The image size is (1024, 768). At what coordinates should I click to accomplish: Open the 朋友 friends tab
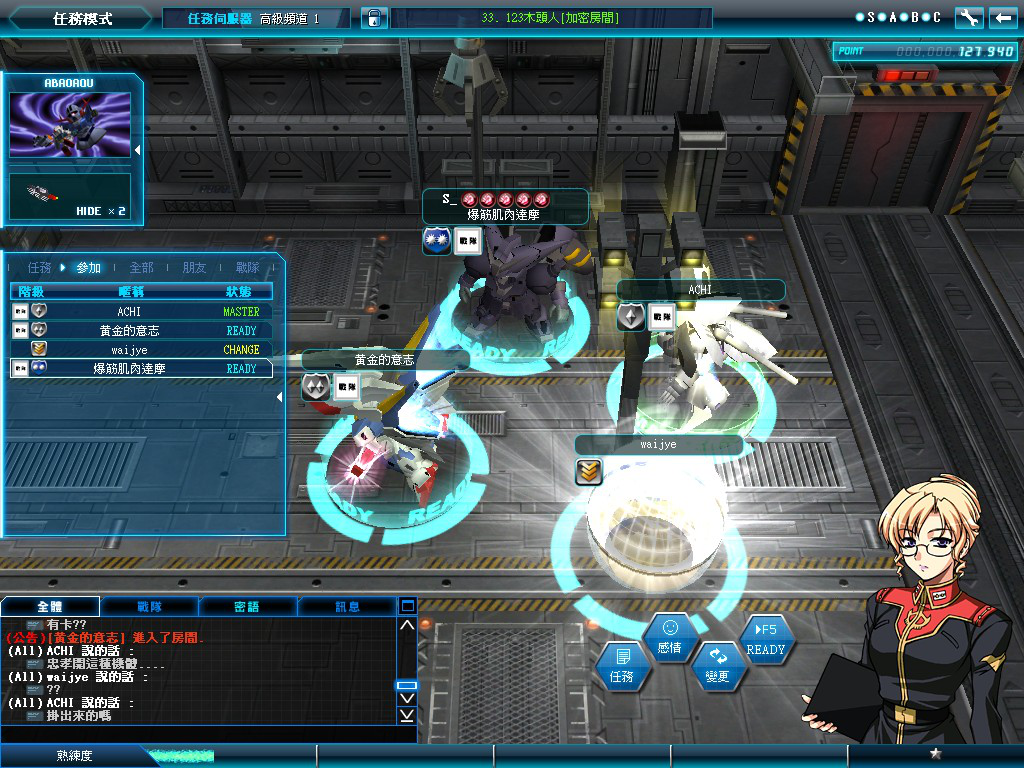pyautogui.click(x=195, y=268)
